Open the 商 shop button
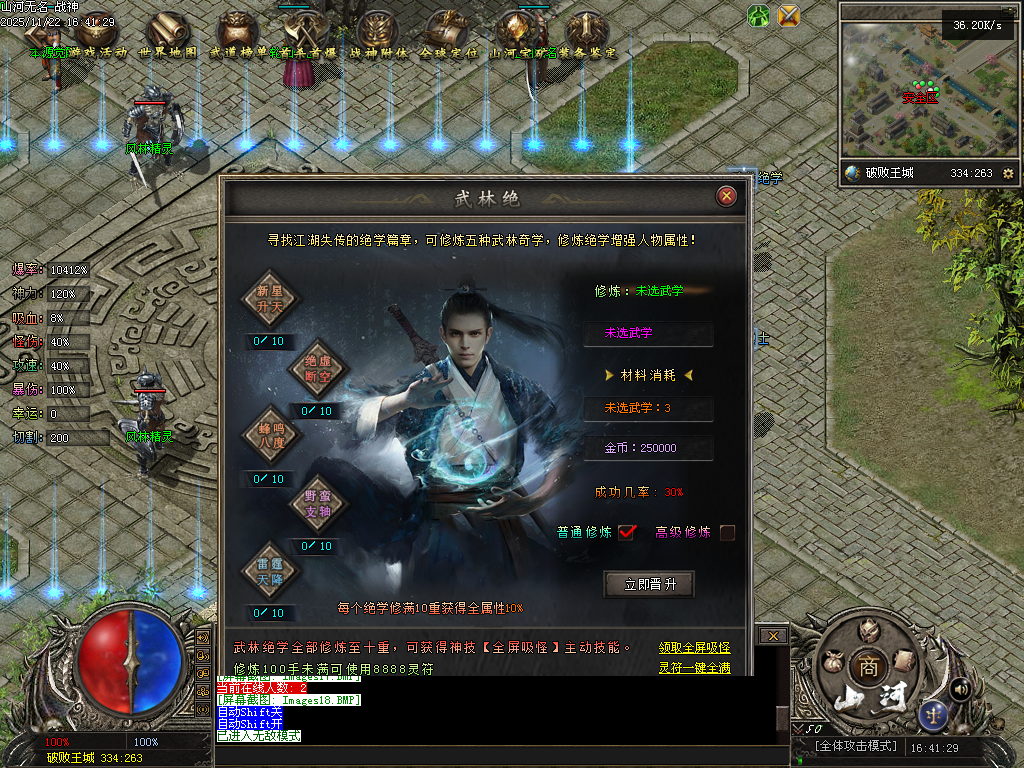Viewport: 1024px width, 768px height. pos(866,667)
